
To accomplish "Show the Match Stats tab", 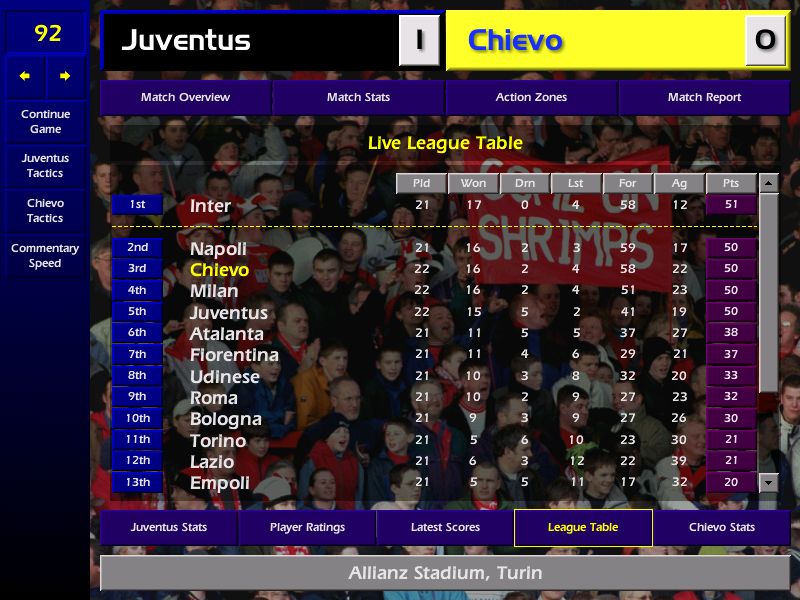I will tap(358, 98).
